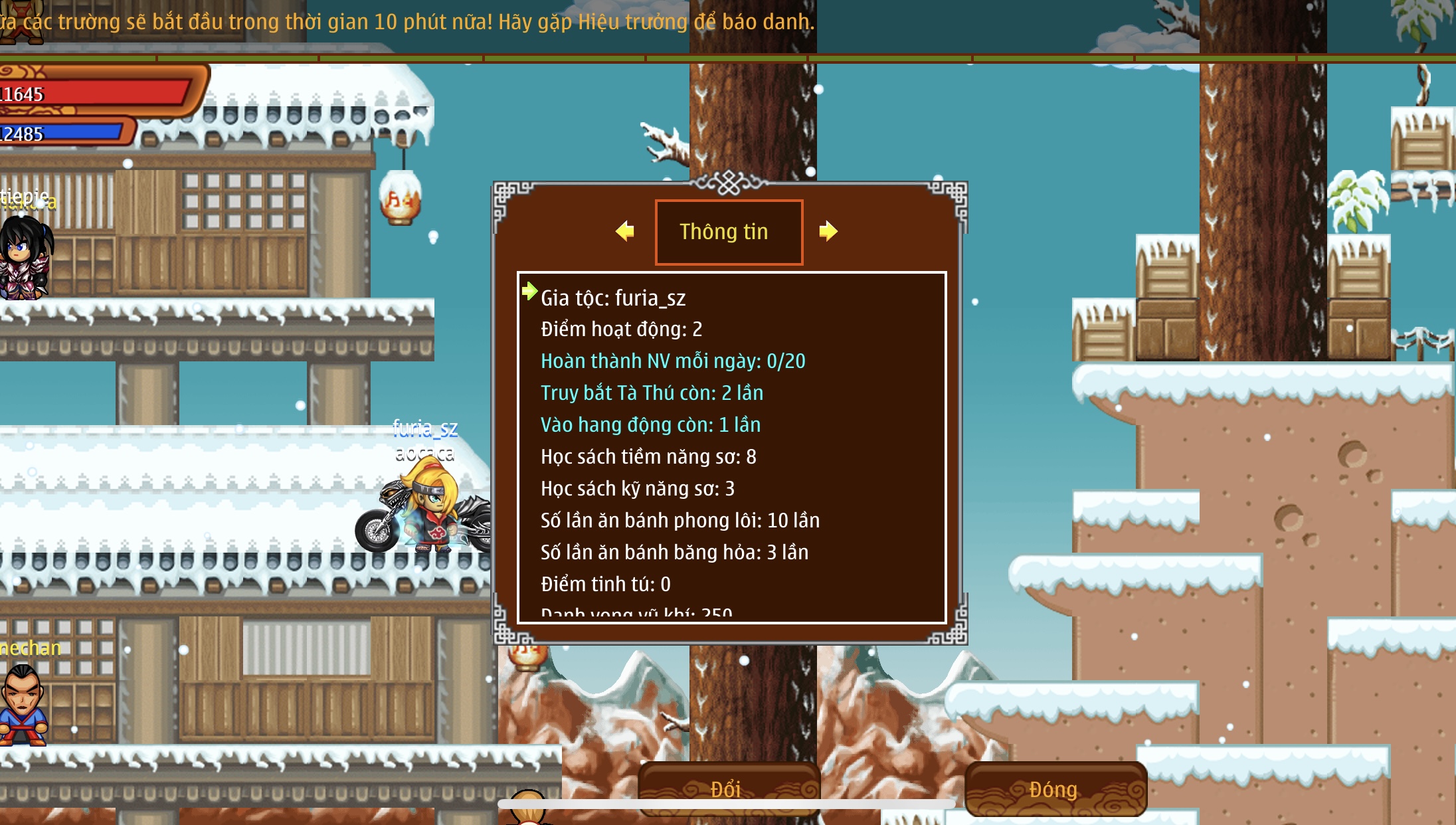Viewport: 1456px width, 825px height.
Task: Select the Thông tin tab header
Action: (x=729, y=232)
